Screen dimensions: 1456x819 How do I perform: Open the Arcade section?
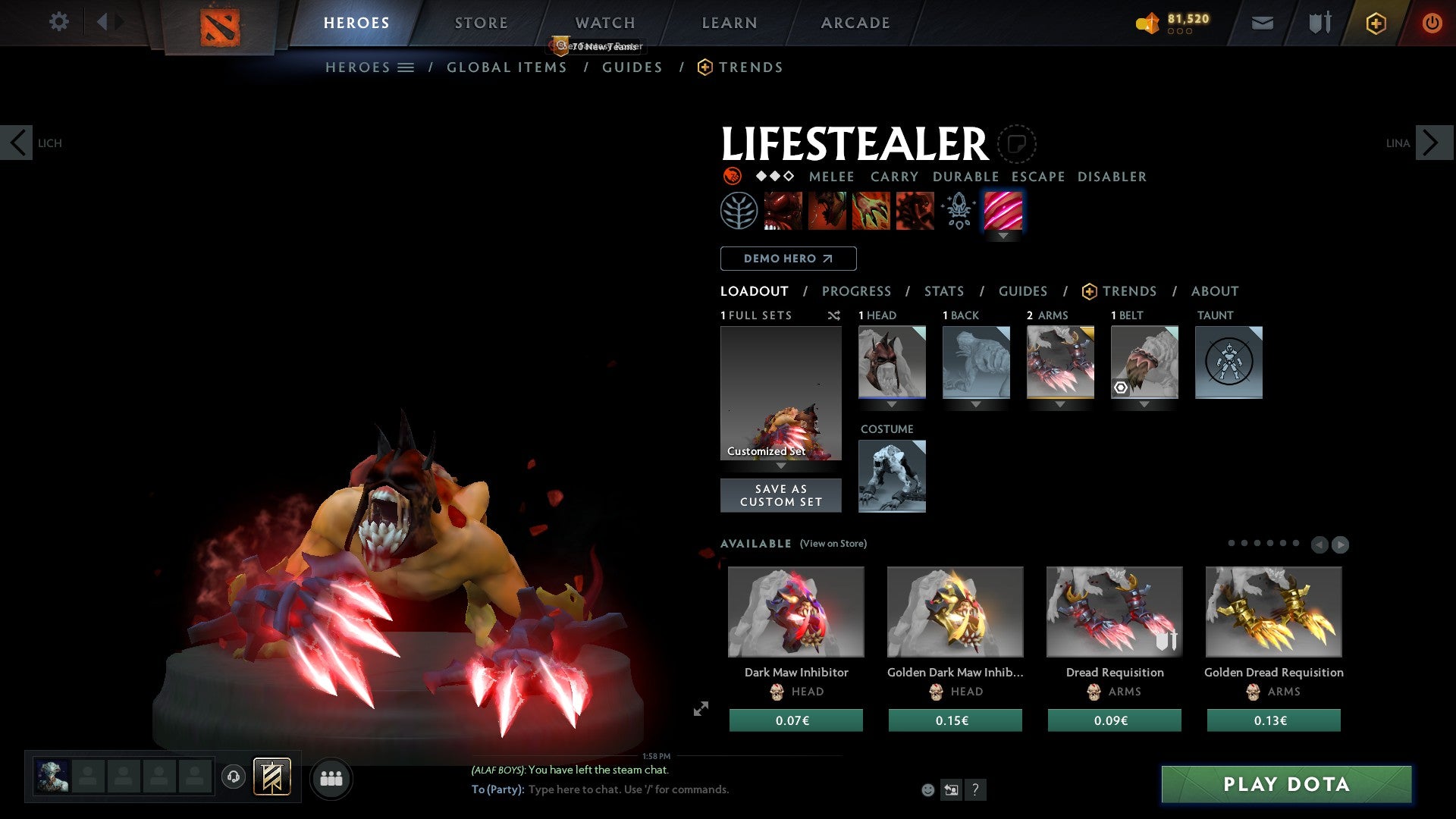[855, 23]
